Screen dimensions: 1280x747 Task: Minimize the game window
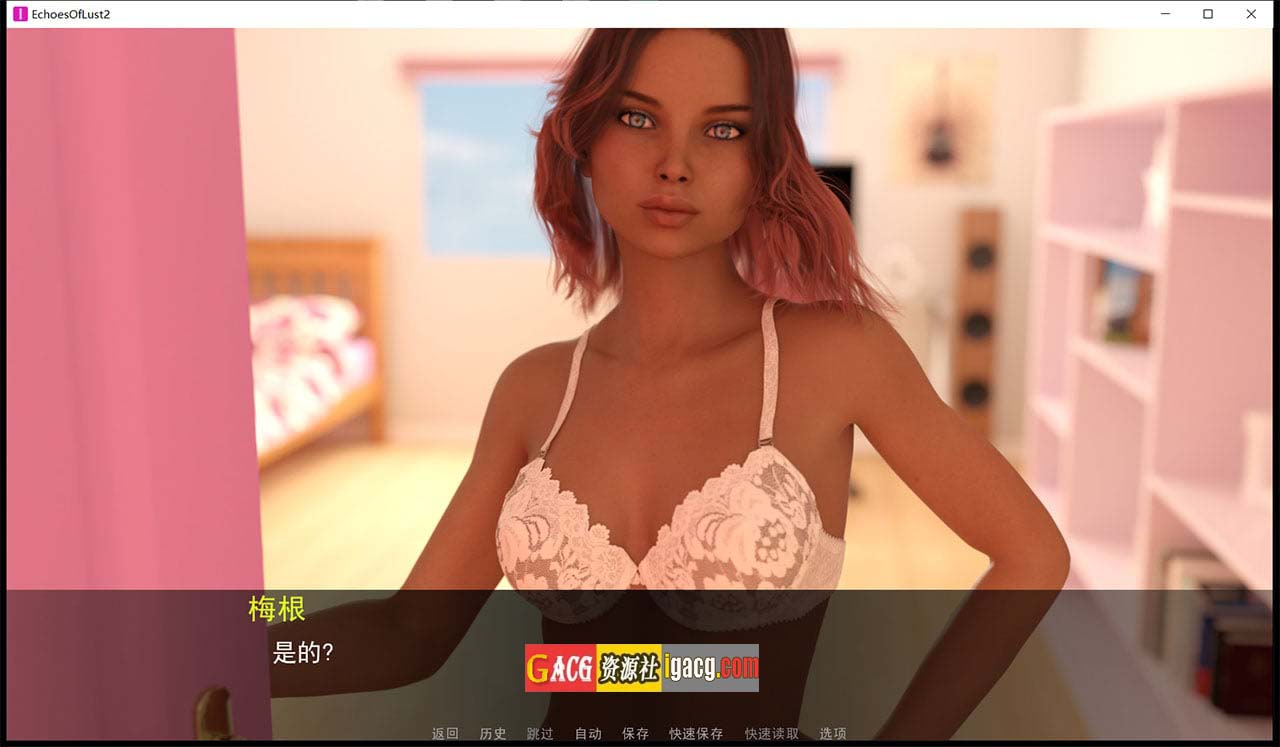point(1166,14)
